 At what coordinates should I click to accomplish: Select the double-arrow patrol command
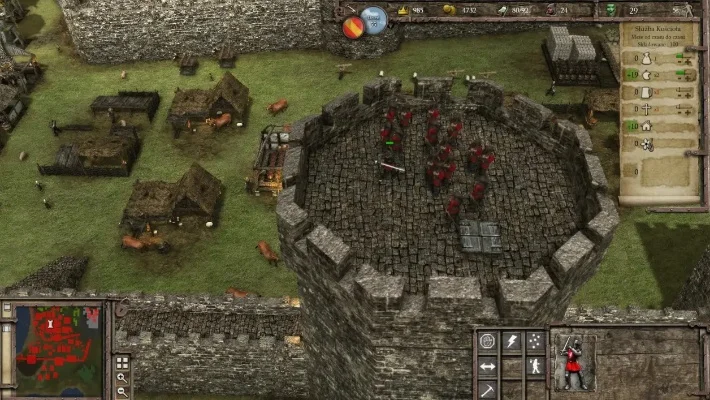(488, 366)
